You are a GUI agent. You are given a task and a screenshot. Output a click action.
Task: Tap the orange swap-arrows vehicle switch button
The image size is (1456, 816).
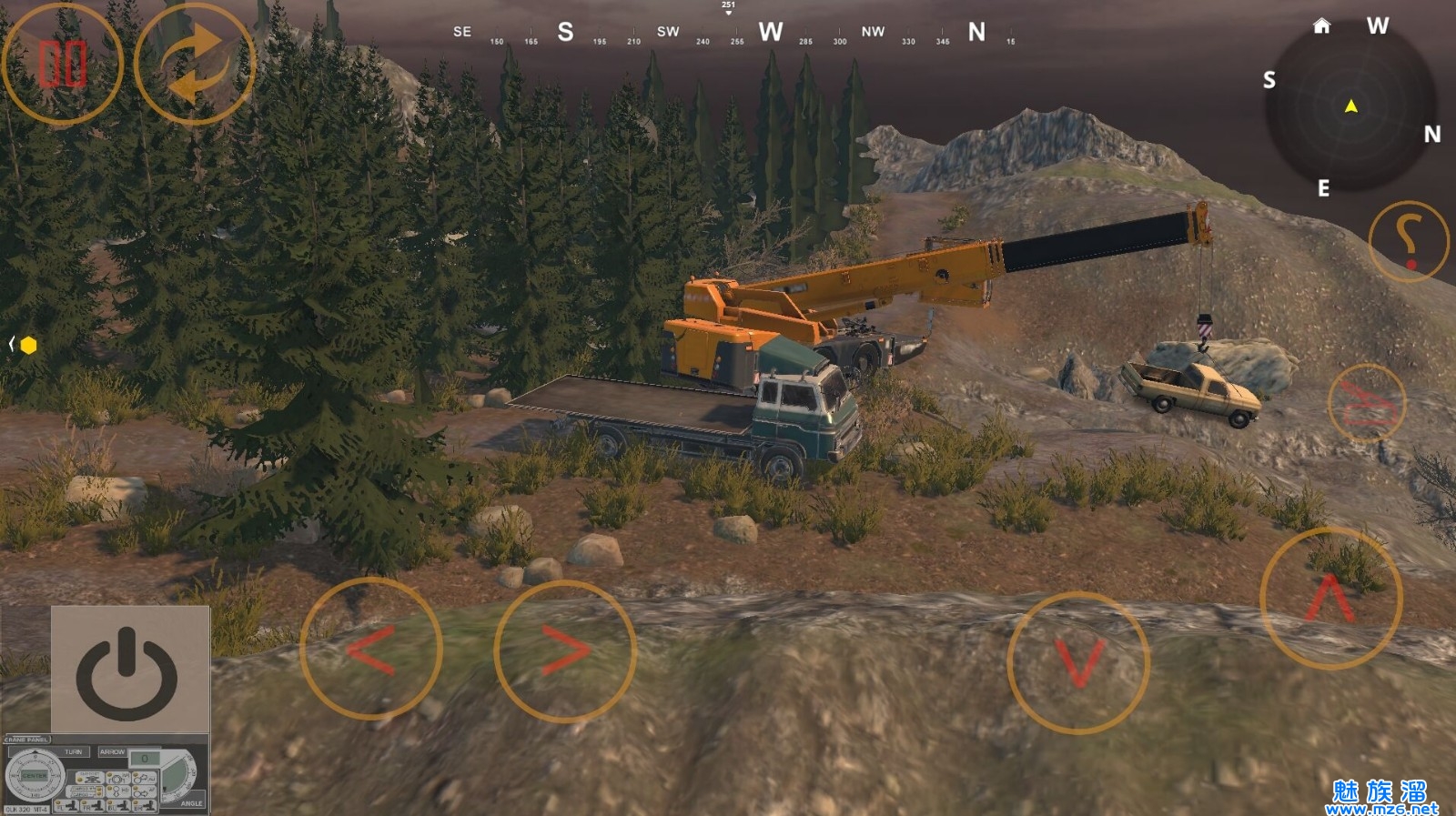pos(195,65)
